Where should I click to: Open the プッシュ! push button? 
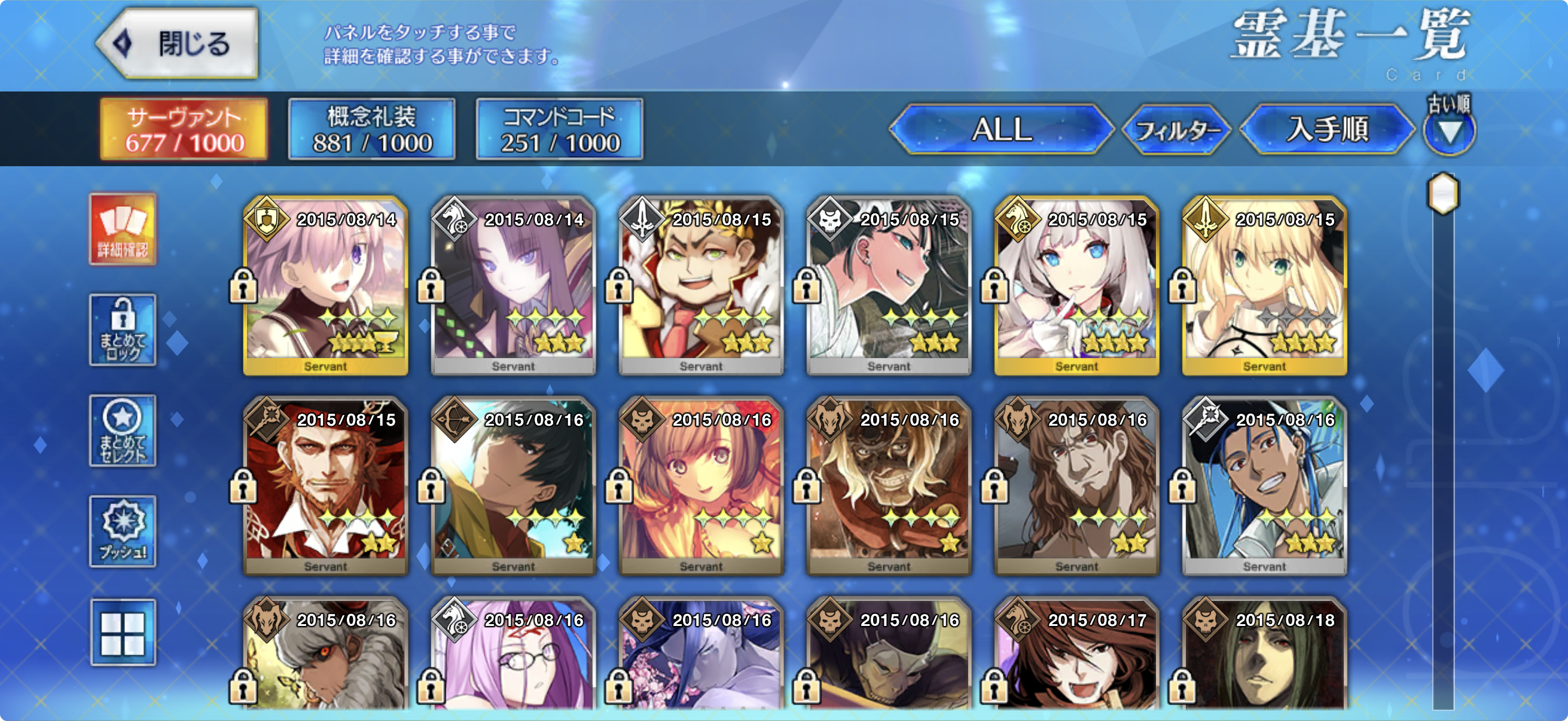[x=123, y=530]
